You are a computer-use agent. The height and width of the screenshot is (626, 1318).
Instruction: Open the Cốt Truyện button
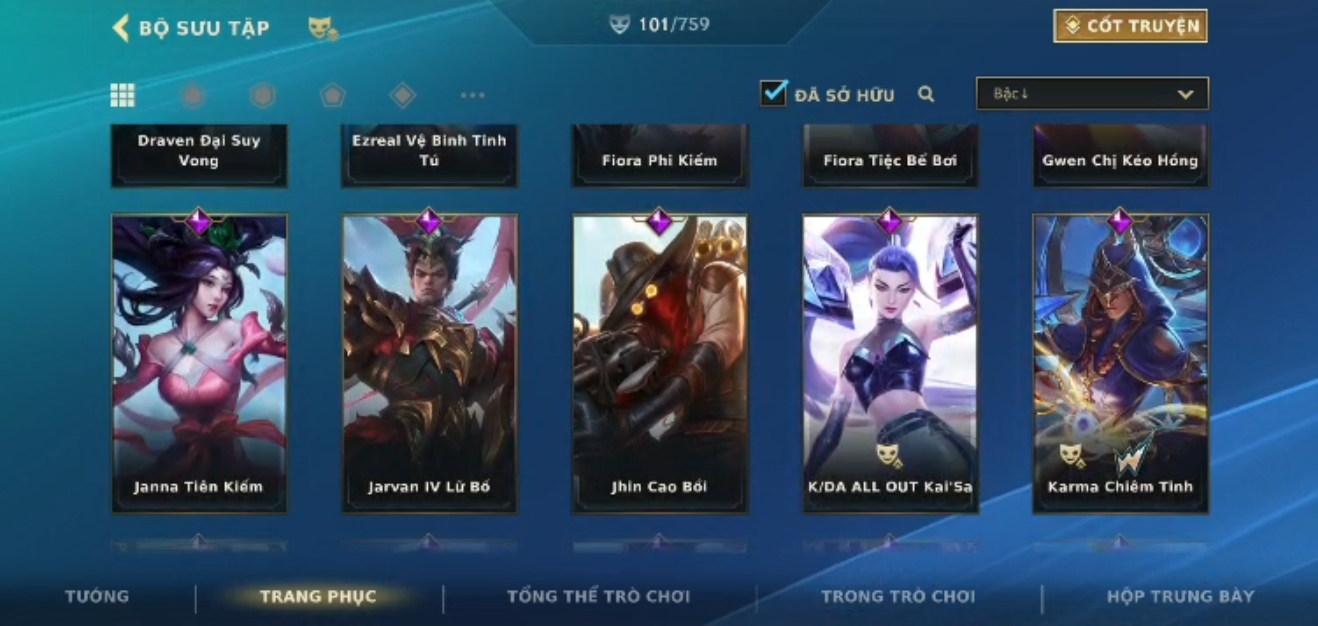(x=1130, y=26)
